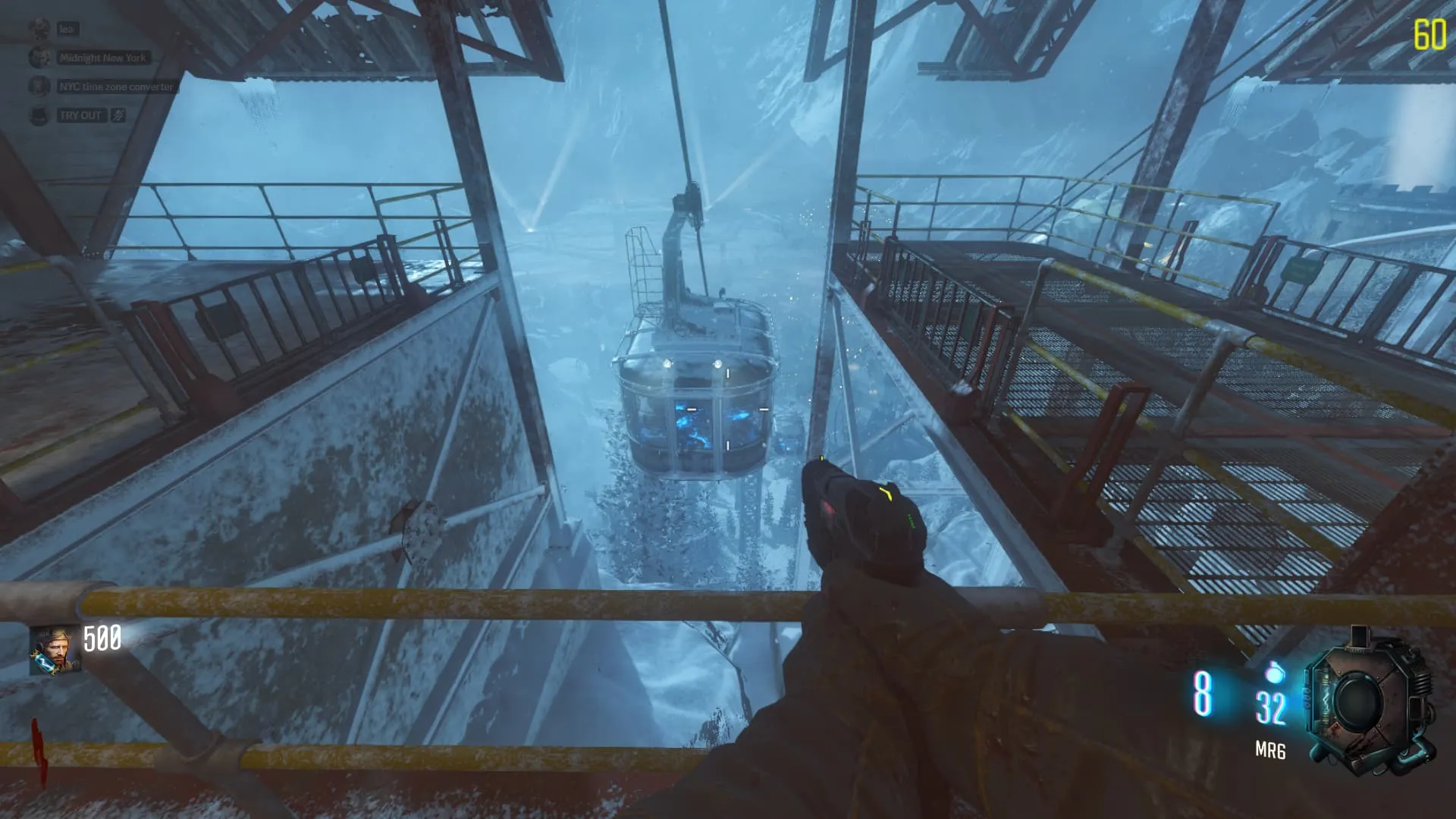Click the 'TRY OUT' overlay entry
The width and height of the screenshot is (1456, 819).
click(80, 115)
